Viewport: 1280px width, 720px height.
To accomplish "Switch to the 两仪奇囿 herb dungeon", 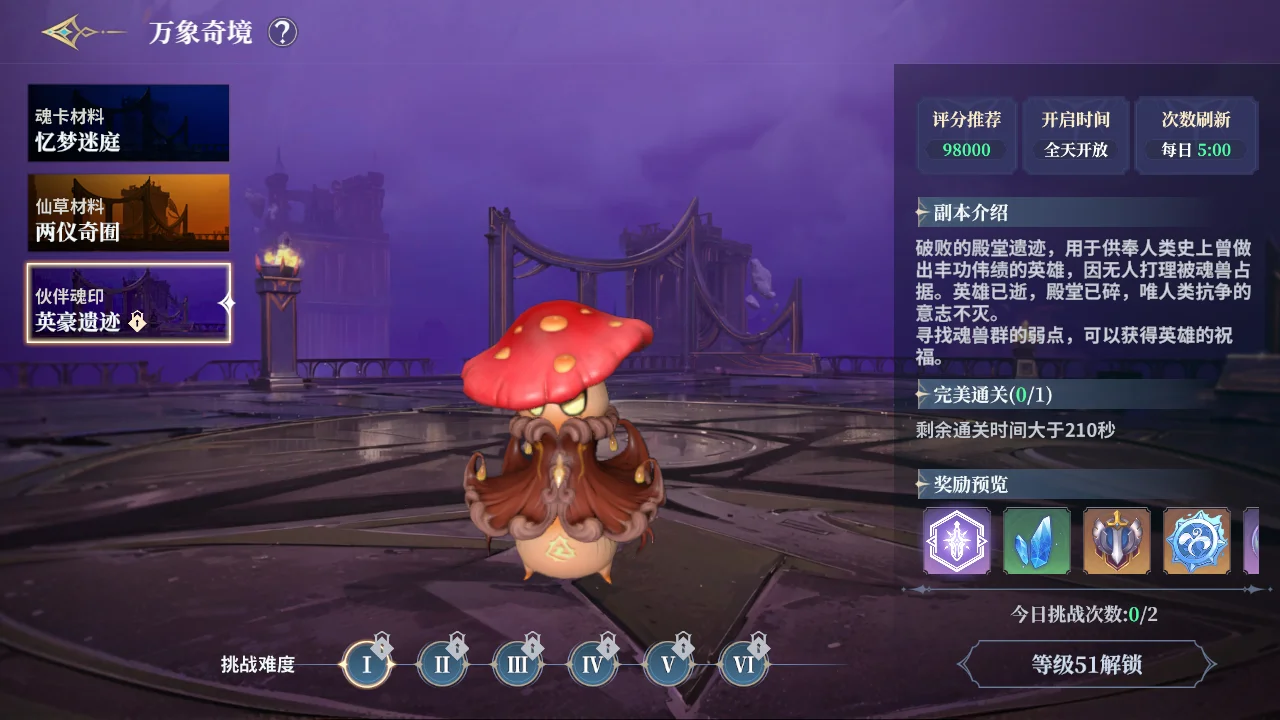I will point(128,213).
